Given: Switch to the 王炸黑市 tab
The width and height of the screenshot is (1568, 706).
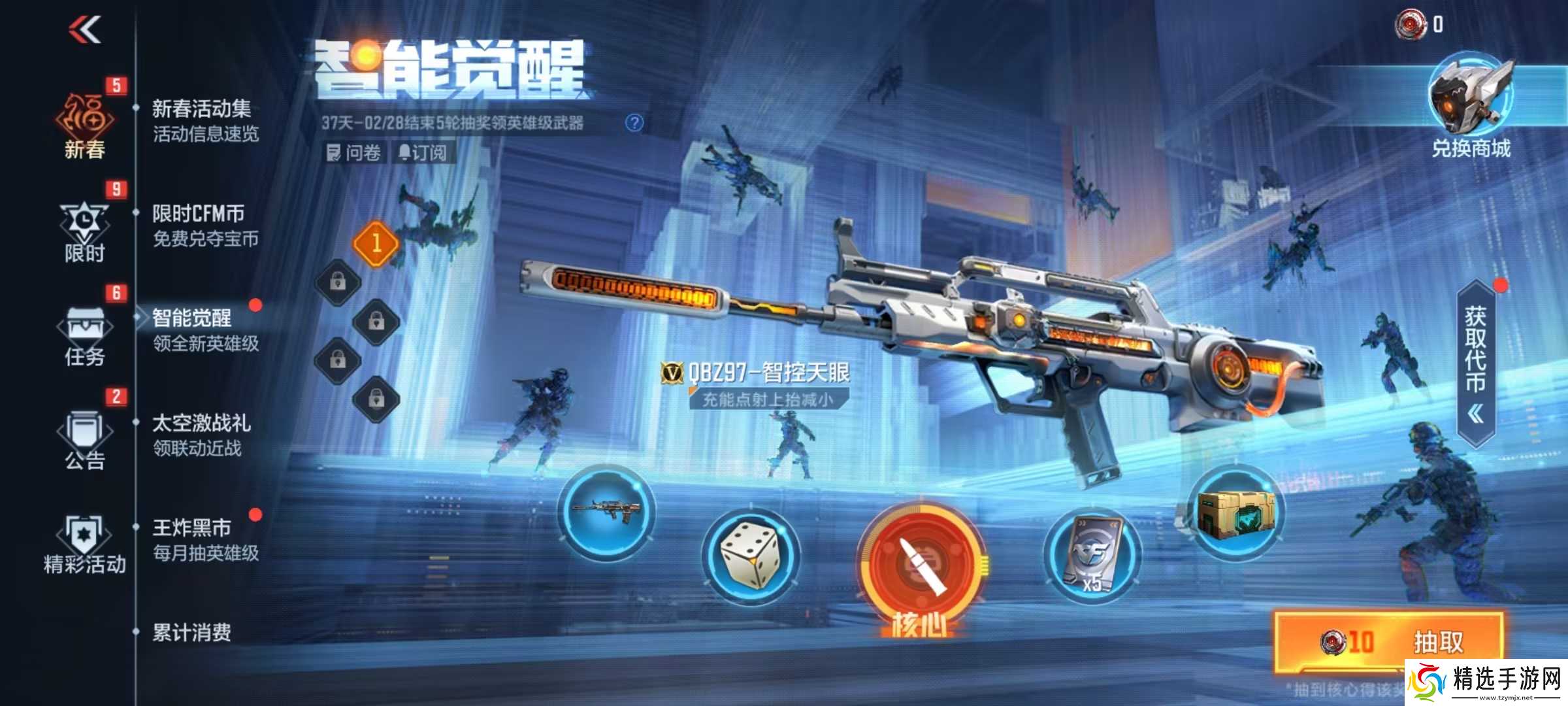Looking at the screenshot, I should tap(196, 529).
